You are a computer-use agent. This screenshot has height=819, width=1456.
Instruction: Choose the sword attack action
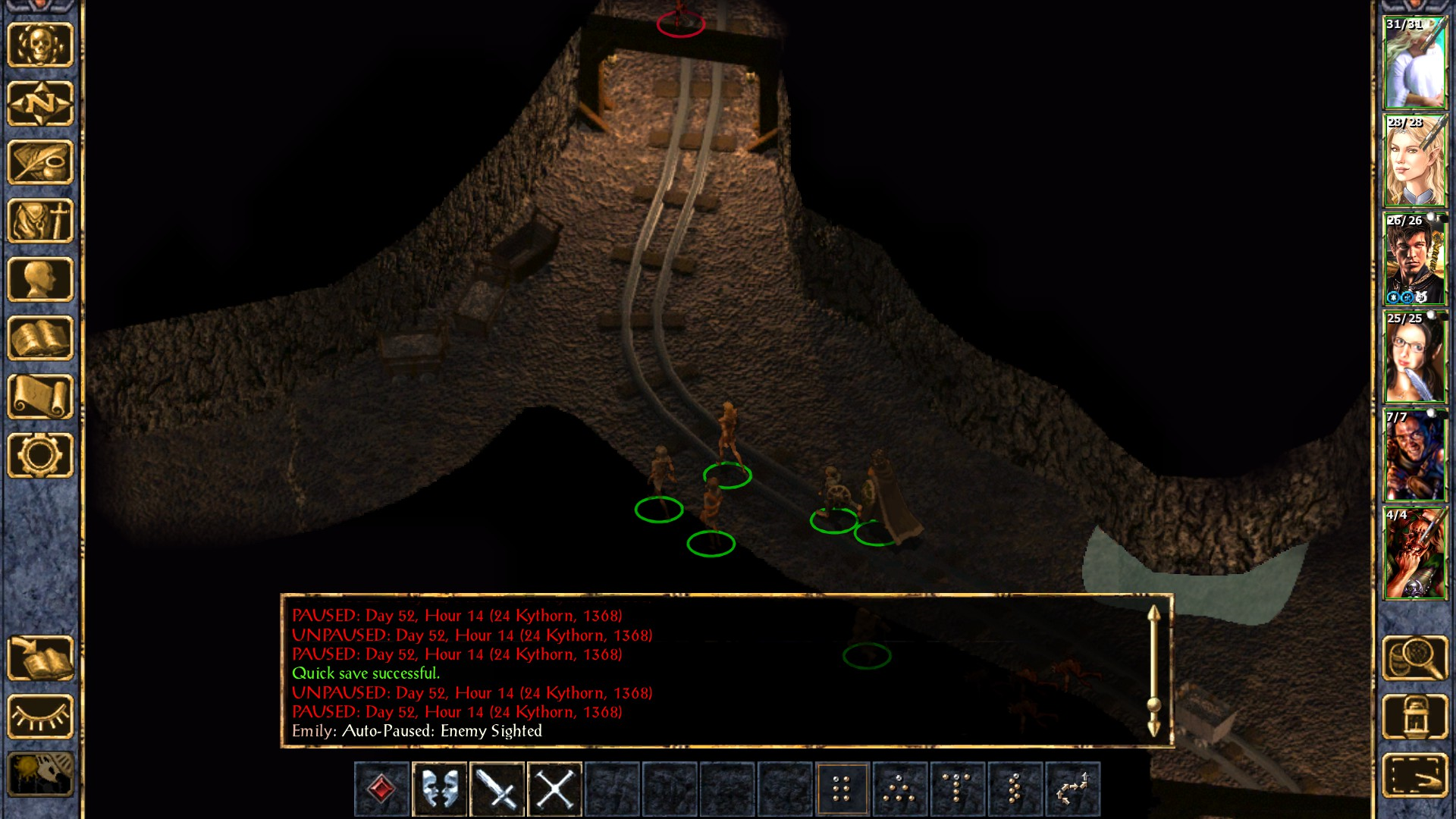(x=497, y=789)
